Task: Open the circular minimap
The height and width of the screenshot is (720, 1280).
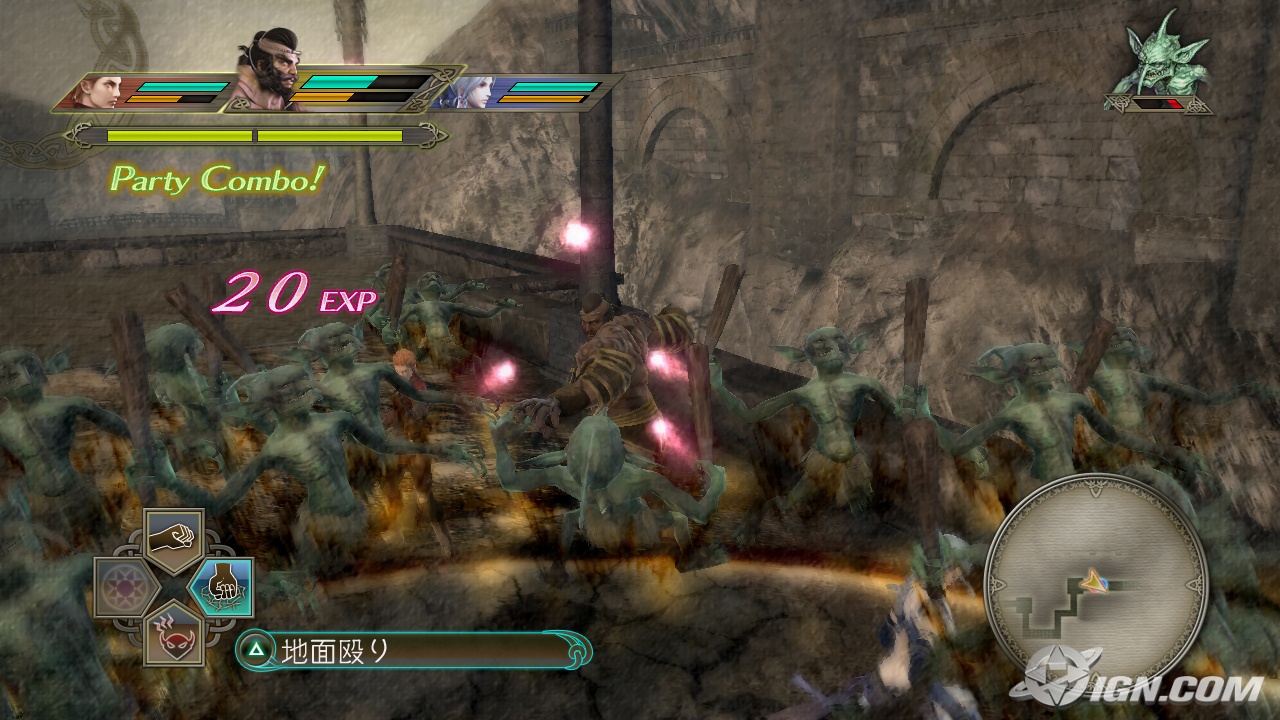Action: (1096, 579)
